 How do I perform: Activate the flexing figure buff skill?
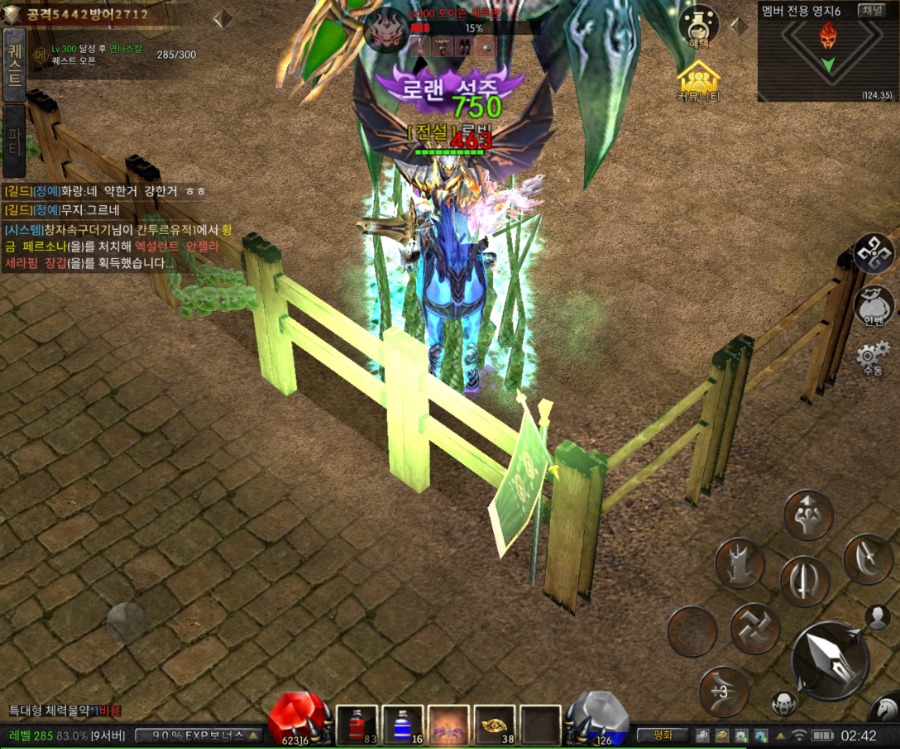click(808, 514)
